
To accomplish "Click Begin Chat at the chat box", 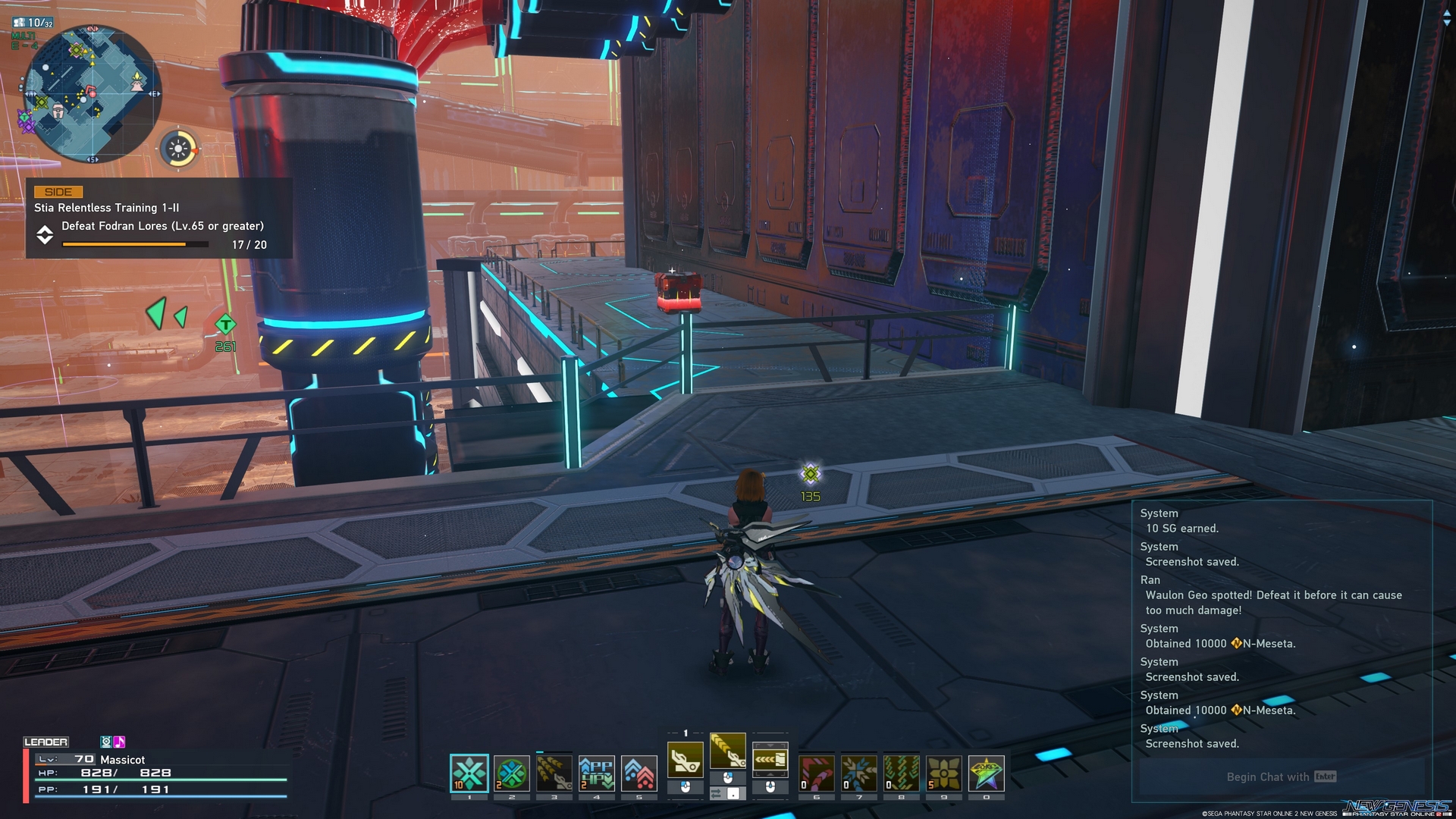I will click(1280, 777).
